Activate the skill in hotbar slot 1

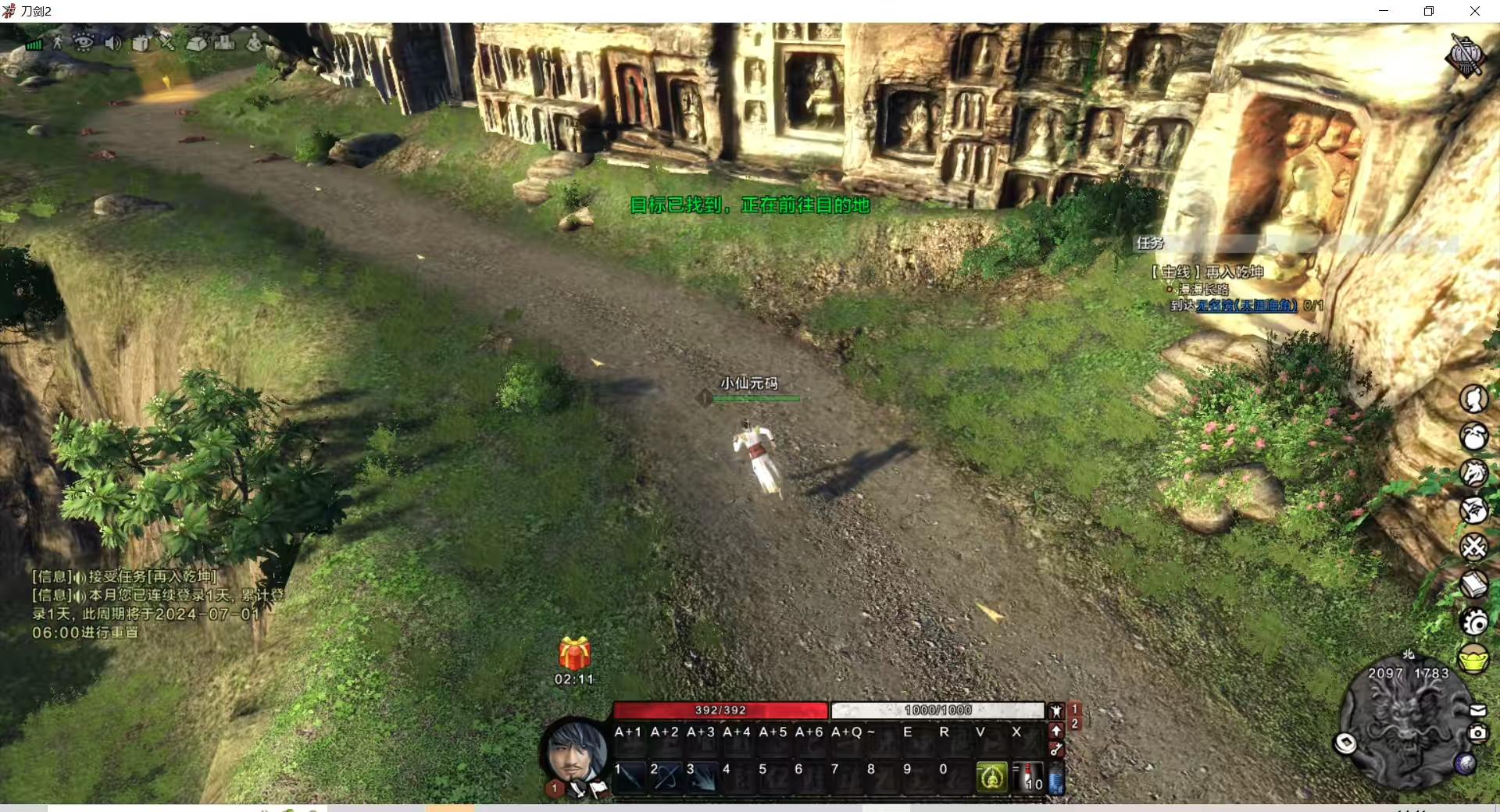pyautogui.click(x=630, y=777)
